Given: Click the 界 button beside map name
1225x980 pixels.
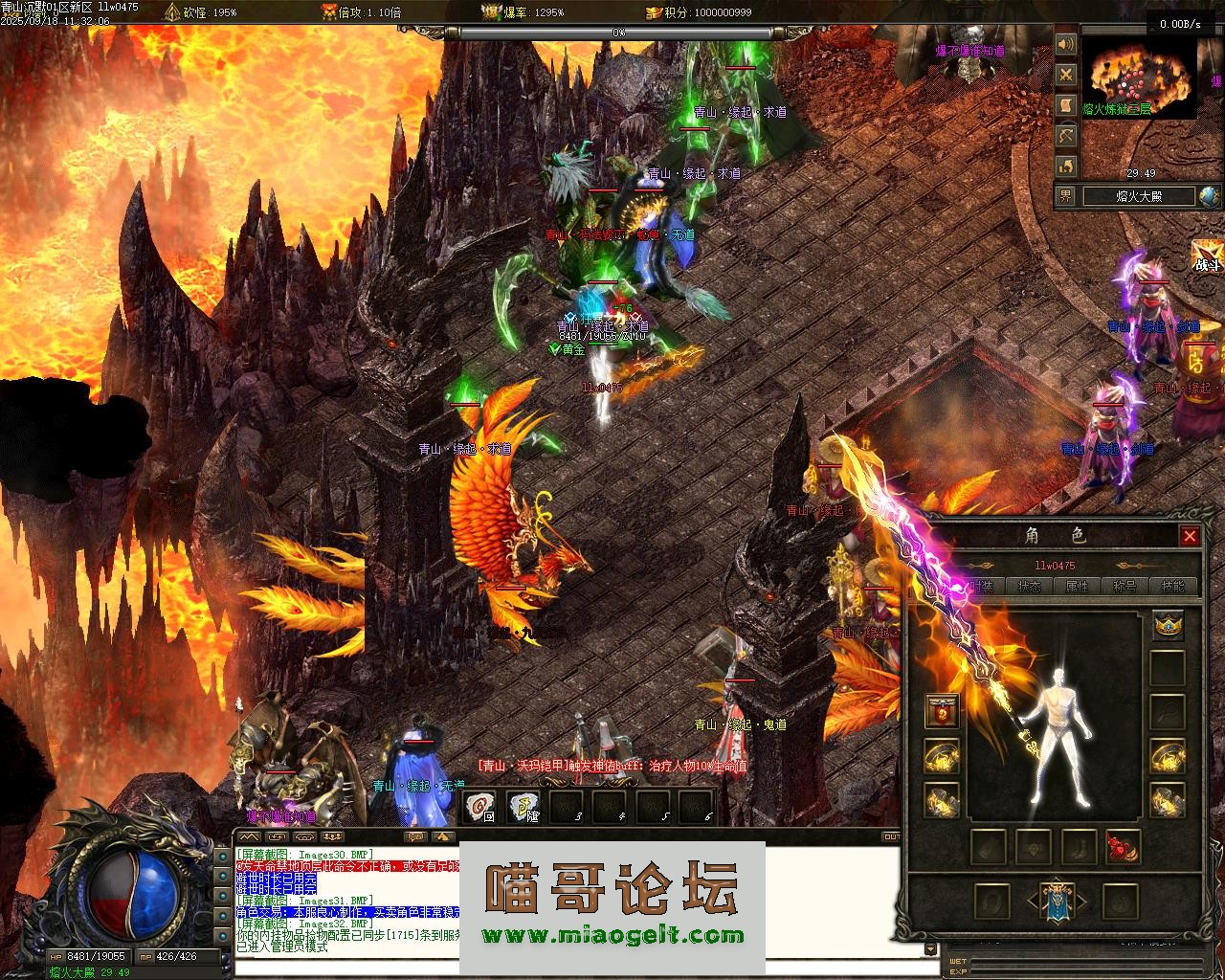Looking at the screenshot, I should coord(1066,196).
